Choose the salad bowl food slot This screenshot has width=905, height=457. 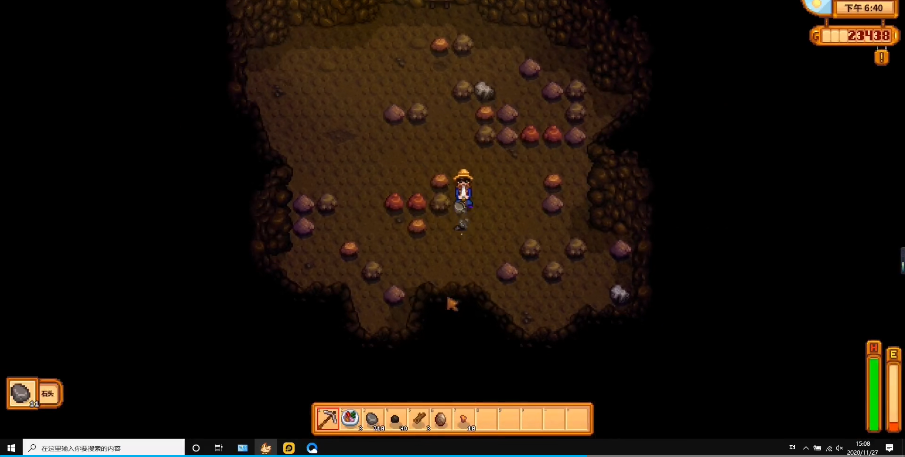(350, 418)
